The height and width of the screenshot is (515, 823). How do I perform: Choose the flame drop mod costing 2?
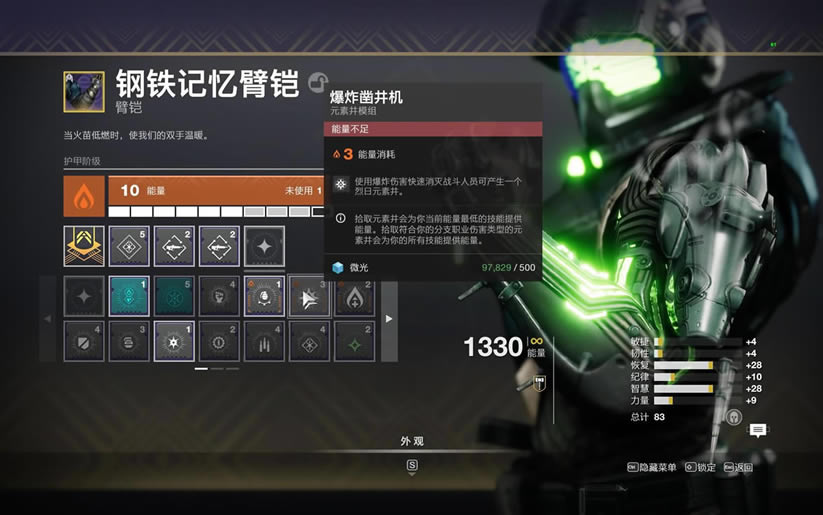[355, 297]
